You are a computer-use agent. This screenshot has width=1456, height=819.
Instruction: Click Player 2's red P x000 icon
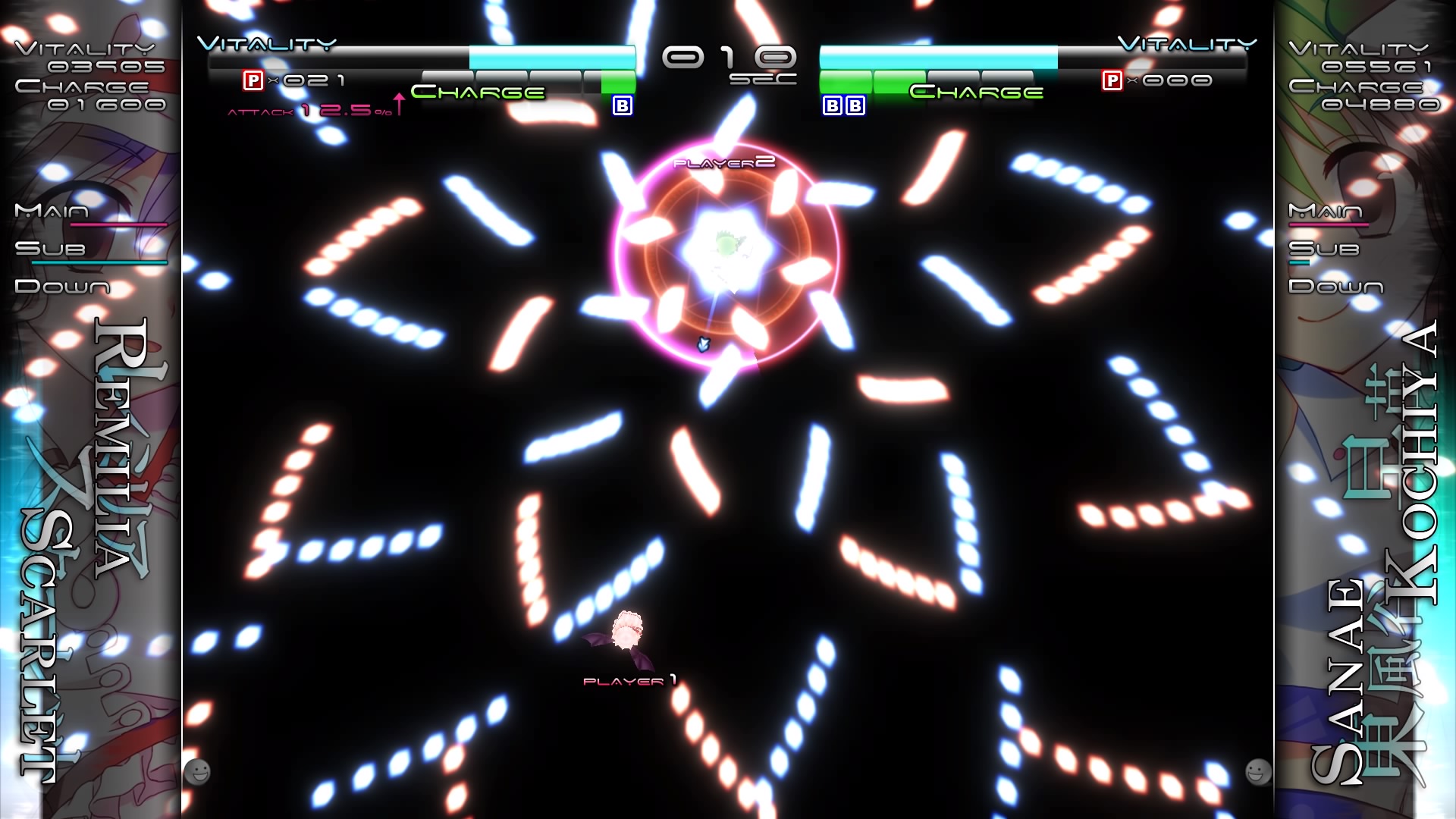[1112, 78]
